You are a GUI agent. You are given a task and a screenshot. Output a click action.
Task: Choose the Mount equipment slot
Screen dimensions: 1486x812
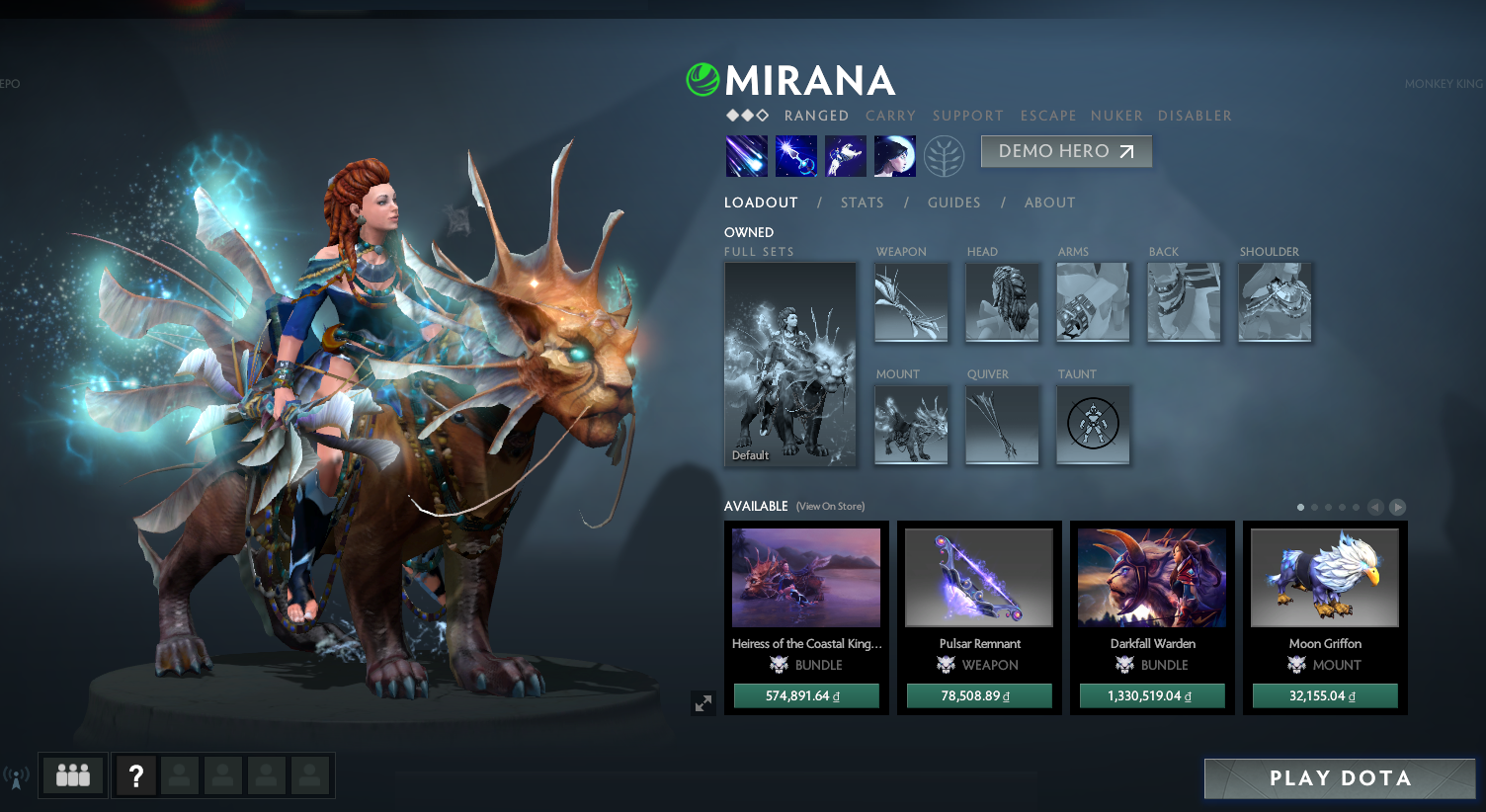point(911,425)
